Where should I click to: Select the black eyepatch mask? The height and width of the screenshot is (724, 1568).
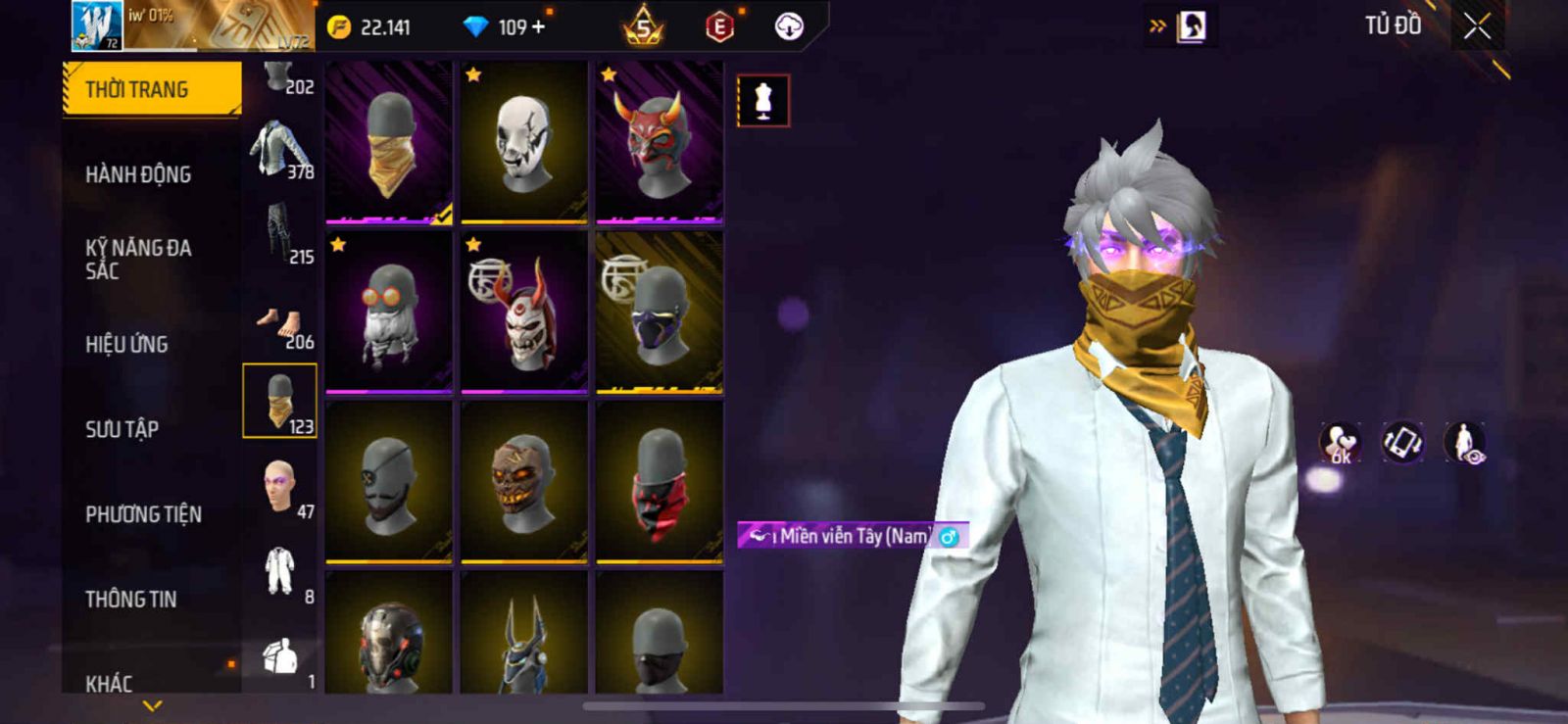pyautogui.click(x=389, y=482)
